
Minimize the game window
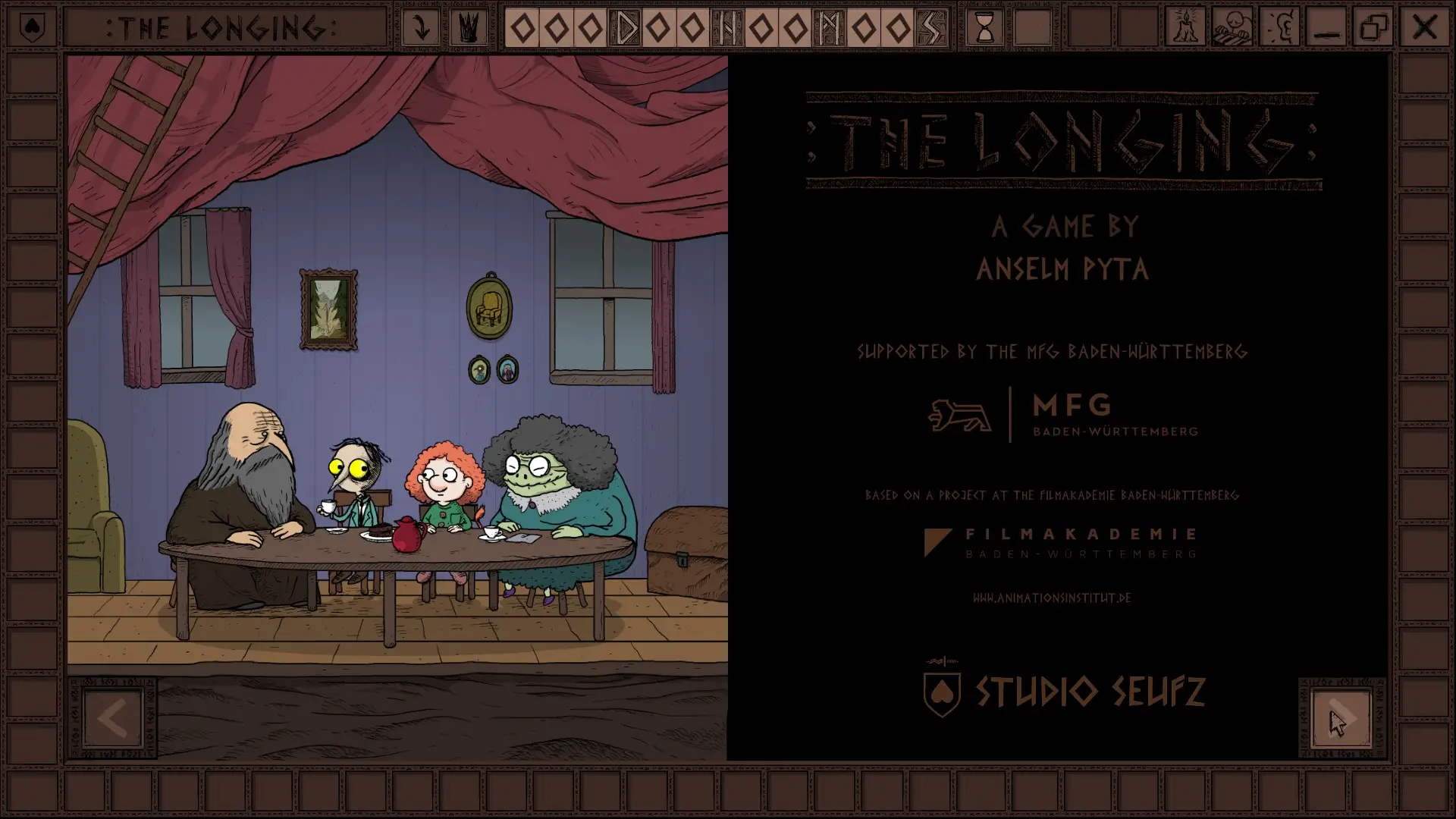[x=1327, y=28]
